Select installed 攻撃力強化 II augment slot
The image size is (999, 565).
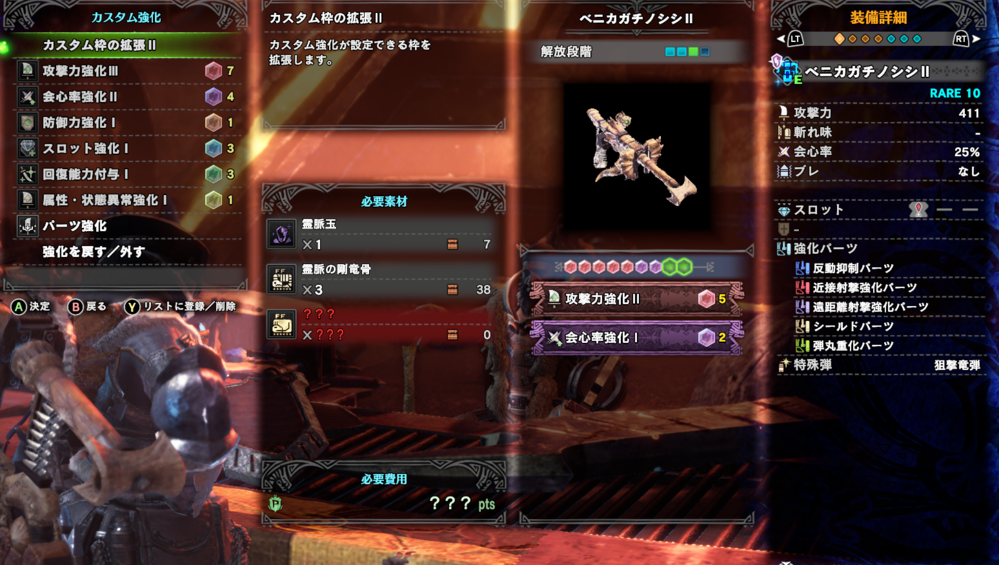click(636, 299)
